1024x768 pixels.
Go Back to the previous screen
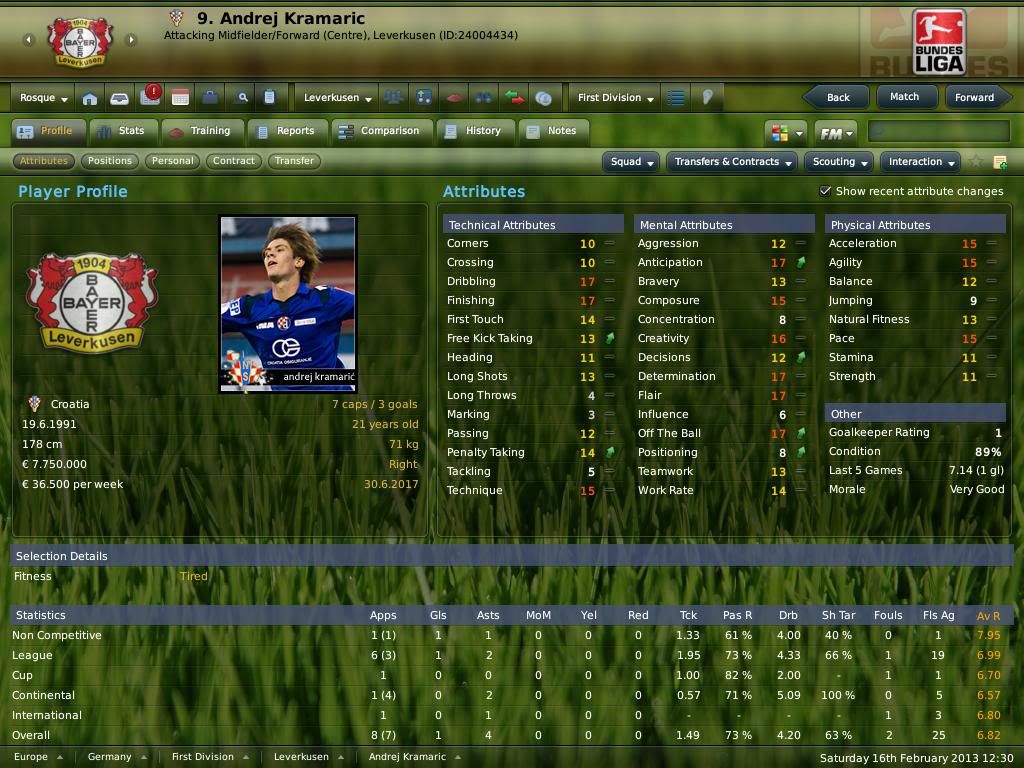tap(838, 97)
